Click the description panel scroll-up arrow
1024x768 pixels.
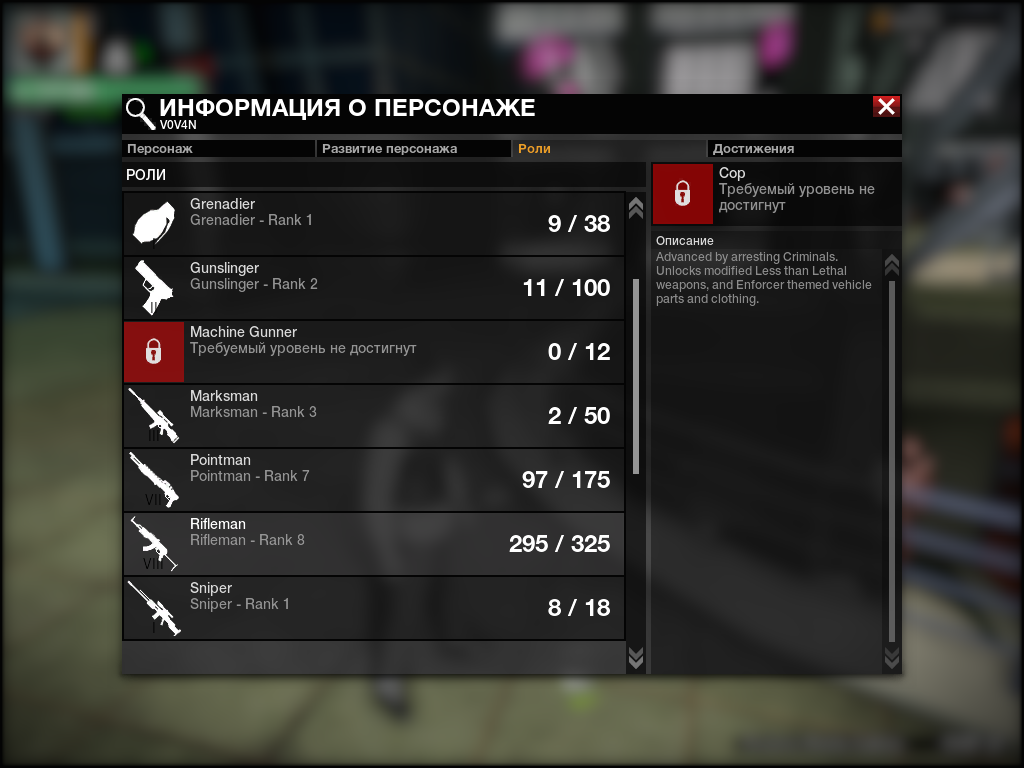pos(892,264)
